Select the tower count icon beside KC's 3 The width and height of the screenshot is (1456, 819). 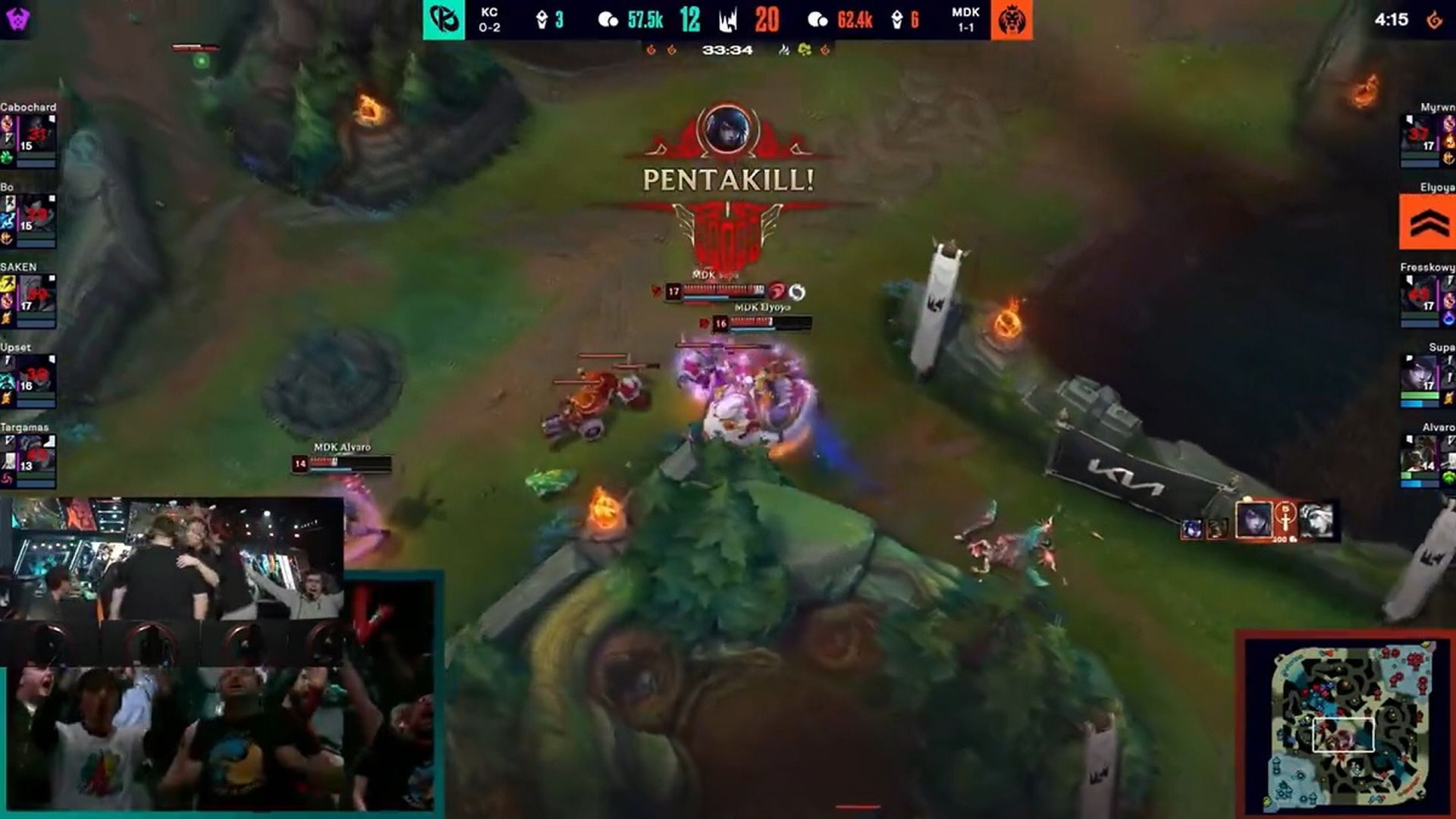pos(541,20)
